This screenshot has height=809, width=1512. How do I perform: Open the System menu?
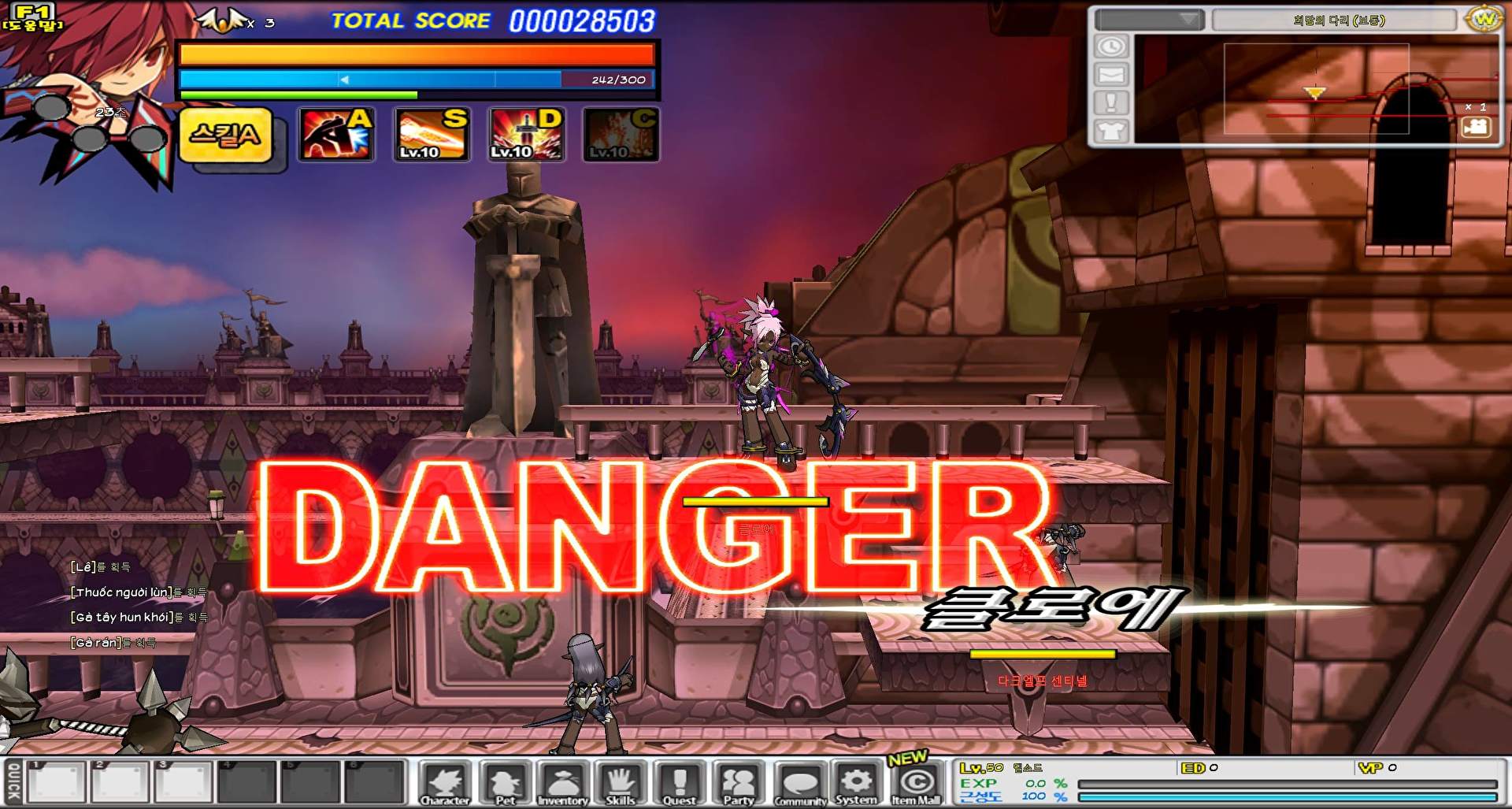[854, 781]
